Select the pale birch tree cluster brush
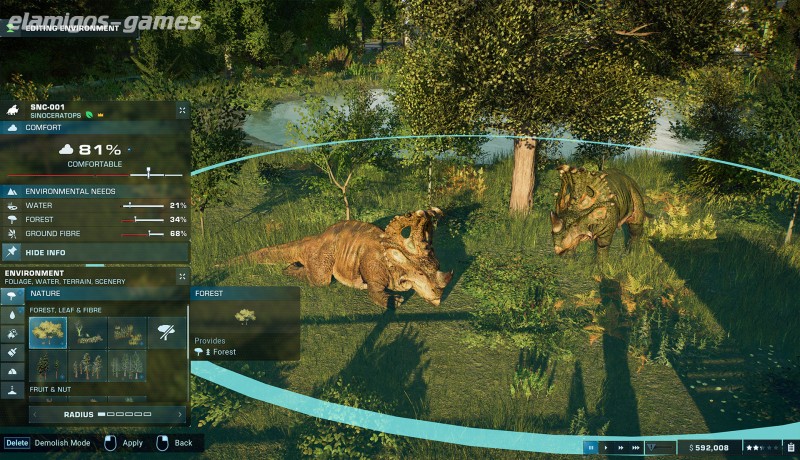Image resolution: width=800 pixels, height=460 pixels. (87, 365)
